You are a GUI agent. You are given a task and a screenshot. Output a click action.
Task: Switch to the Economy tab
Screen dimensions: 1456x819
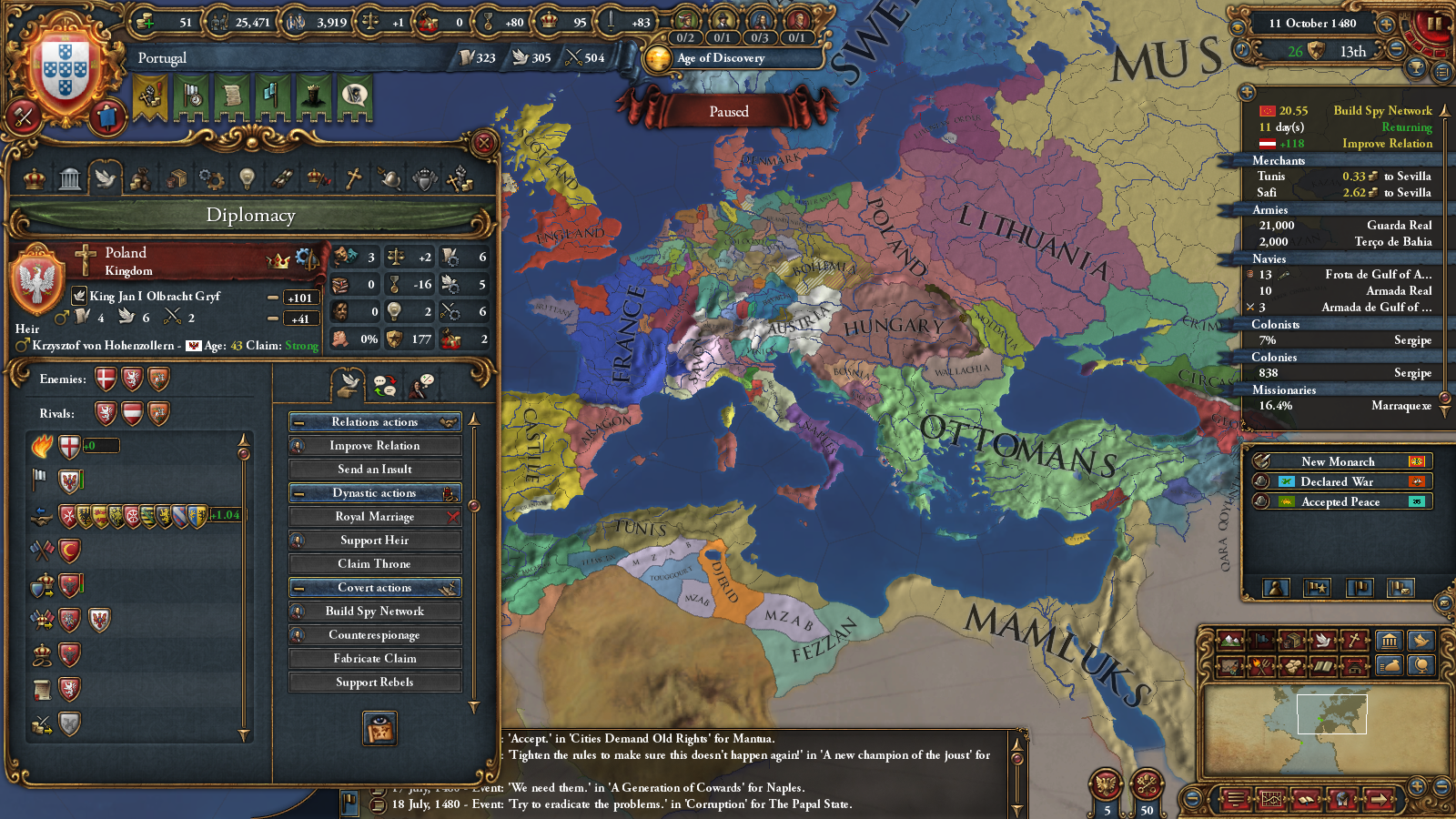coord(139,178)
